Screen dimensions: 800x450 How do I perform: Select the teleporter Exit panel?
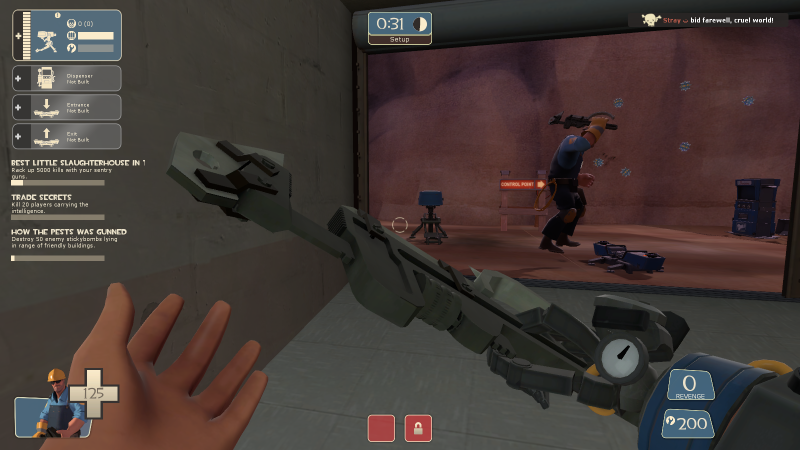68,136
